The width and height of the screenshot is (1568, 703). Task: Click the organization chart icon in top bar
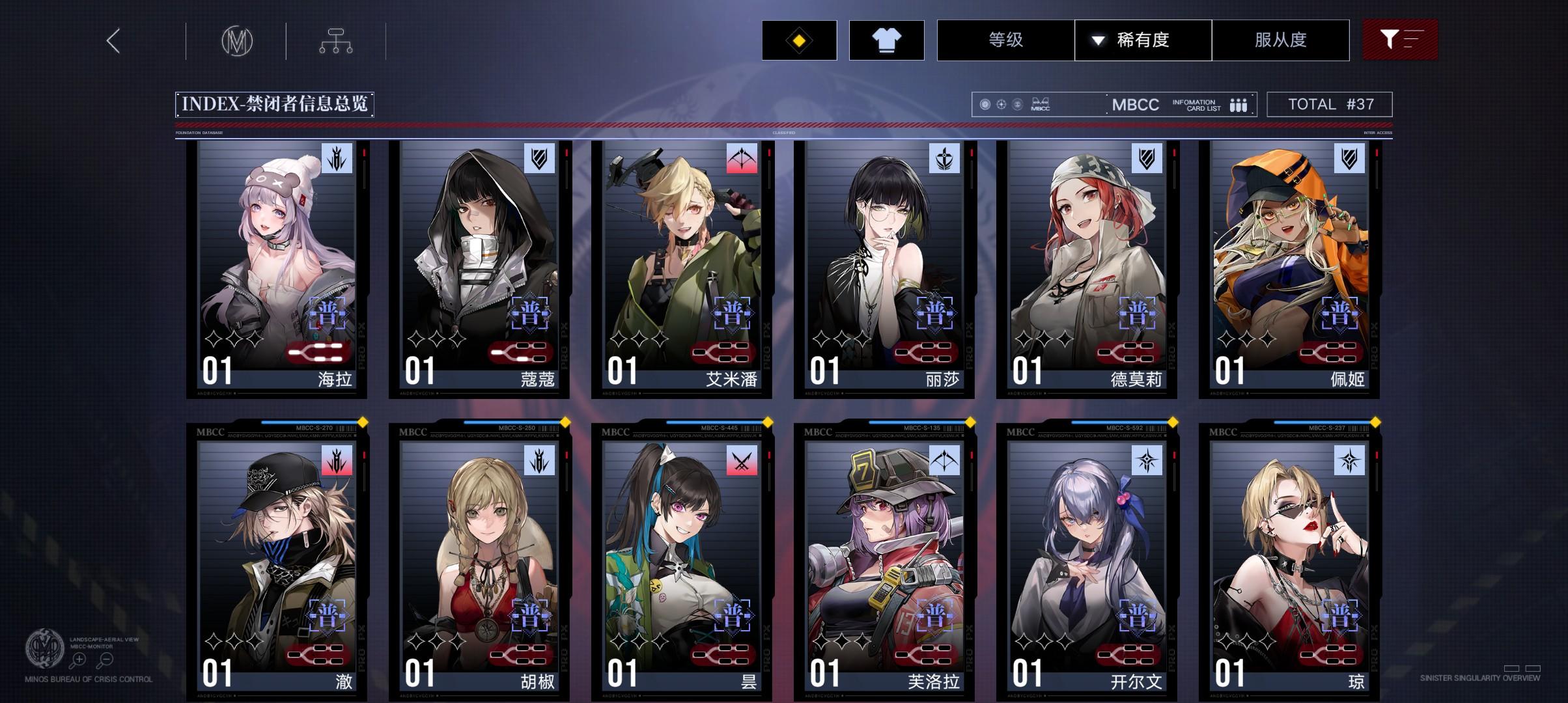336,40
